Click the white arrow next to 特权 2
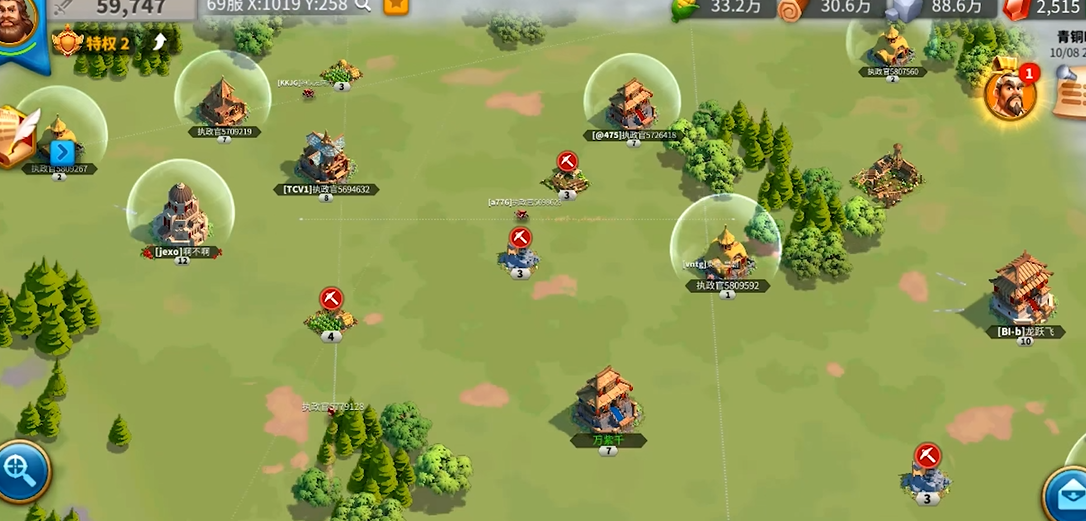 click(x=160, y=42)
